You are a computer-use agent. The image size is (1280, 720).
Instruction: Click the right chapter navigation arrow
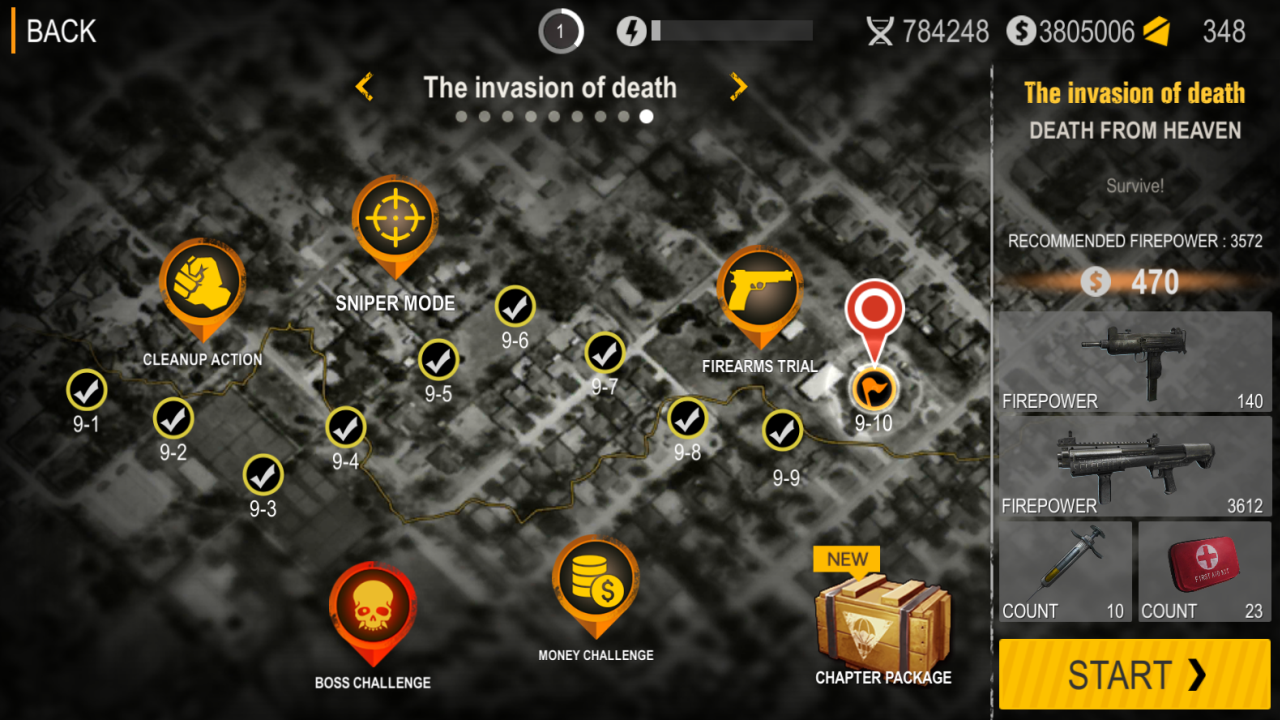[737, 87]
